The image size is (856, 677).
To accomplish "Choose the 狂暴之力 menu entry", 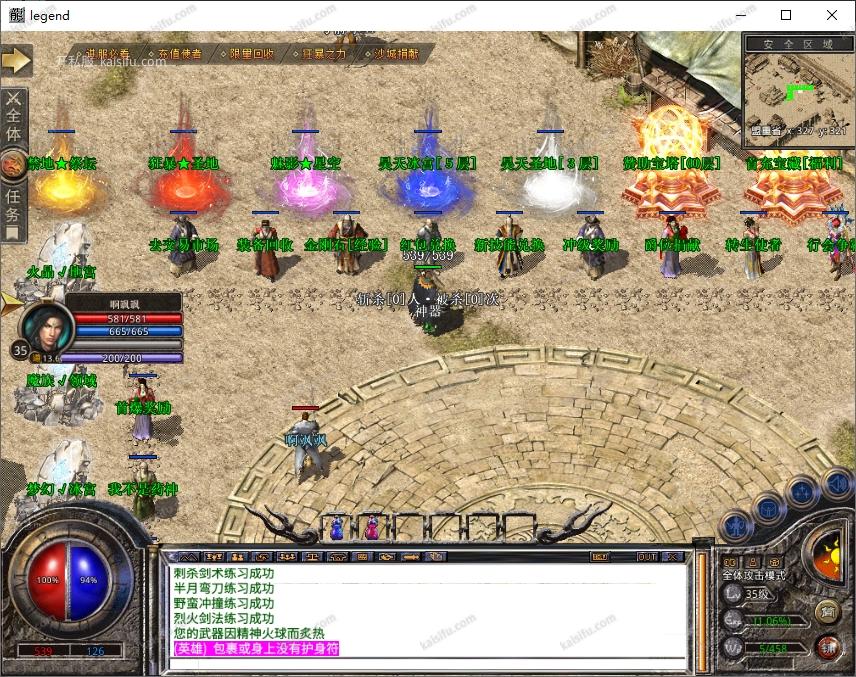I will coord(323,54).
